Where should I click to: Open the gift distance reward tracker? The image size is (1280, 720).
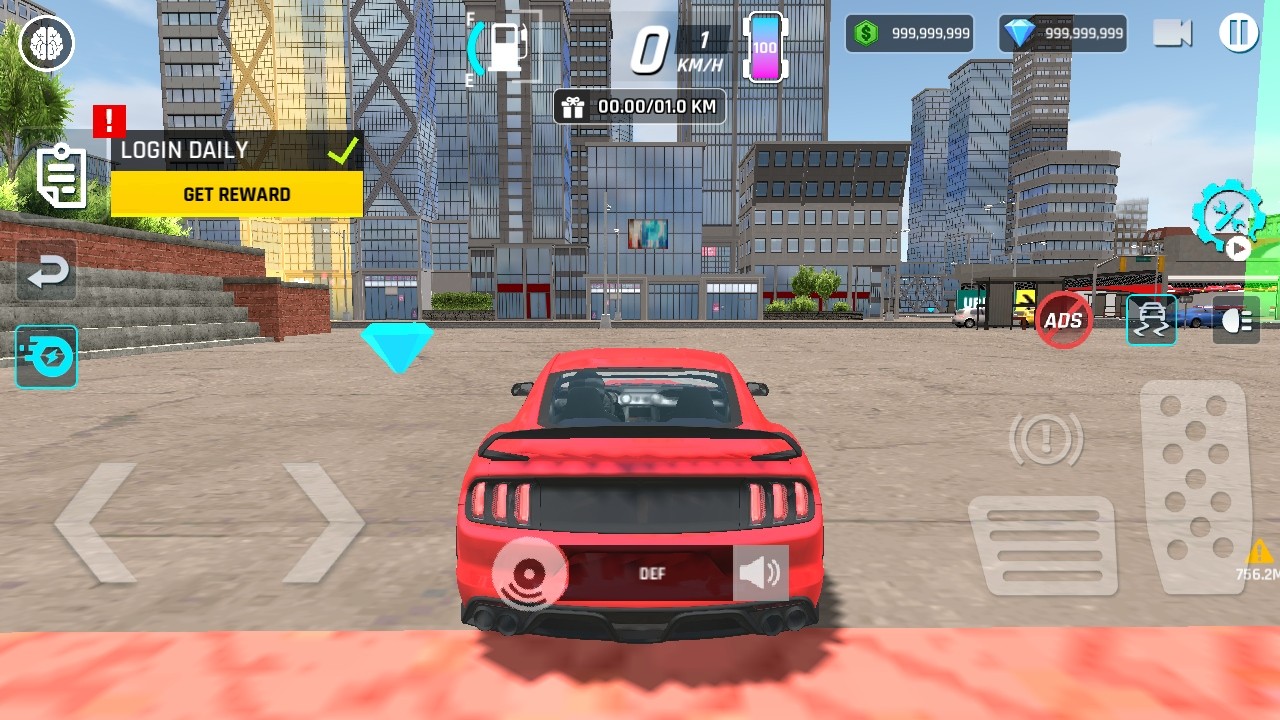pos(640,106)
